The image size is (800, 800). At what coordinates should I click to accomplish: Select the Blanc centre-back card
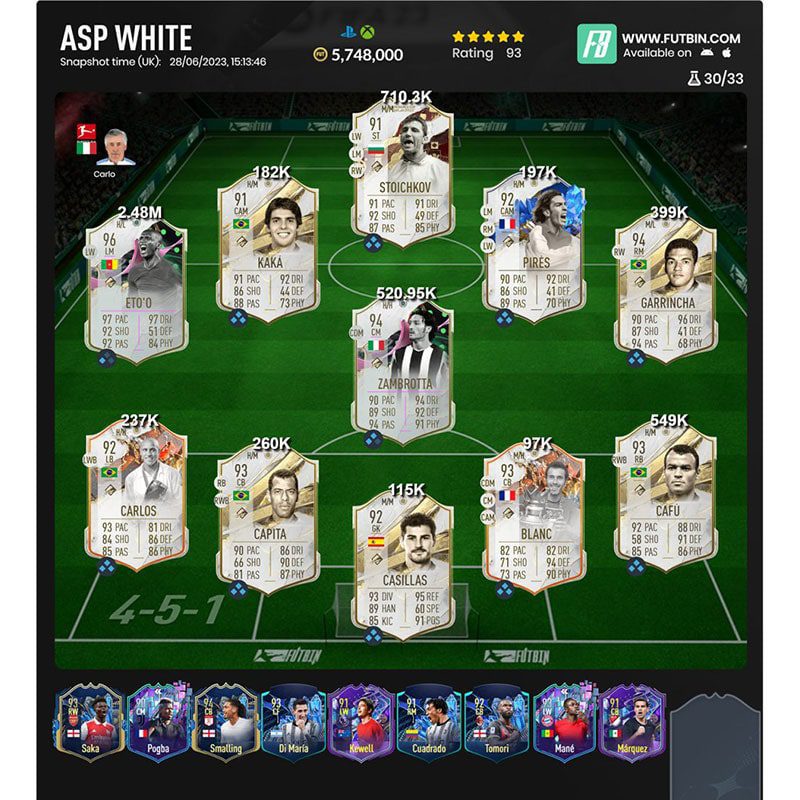coord(533,518)
